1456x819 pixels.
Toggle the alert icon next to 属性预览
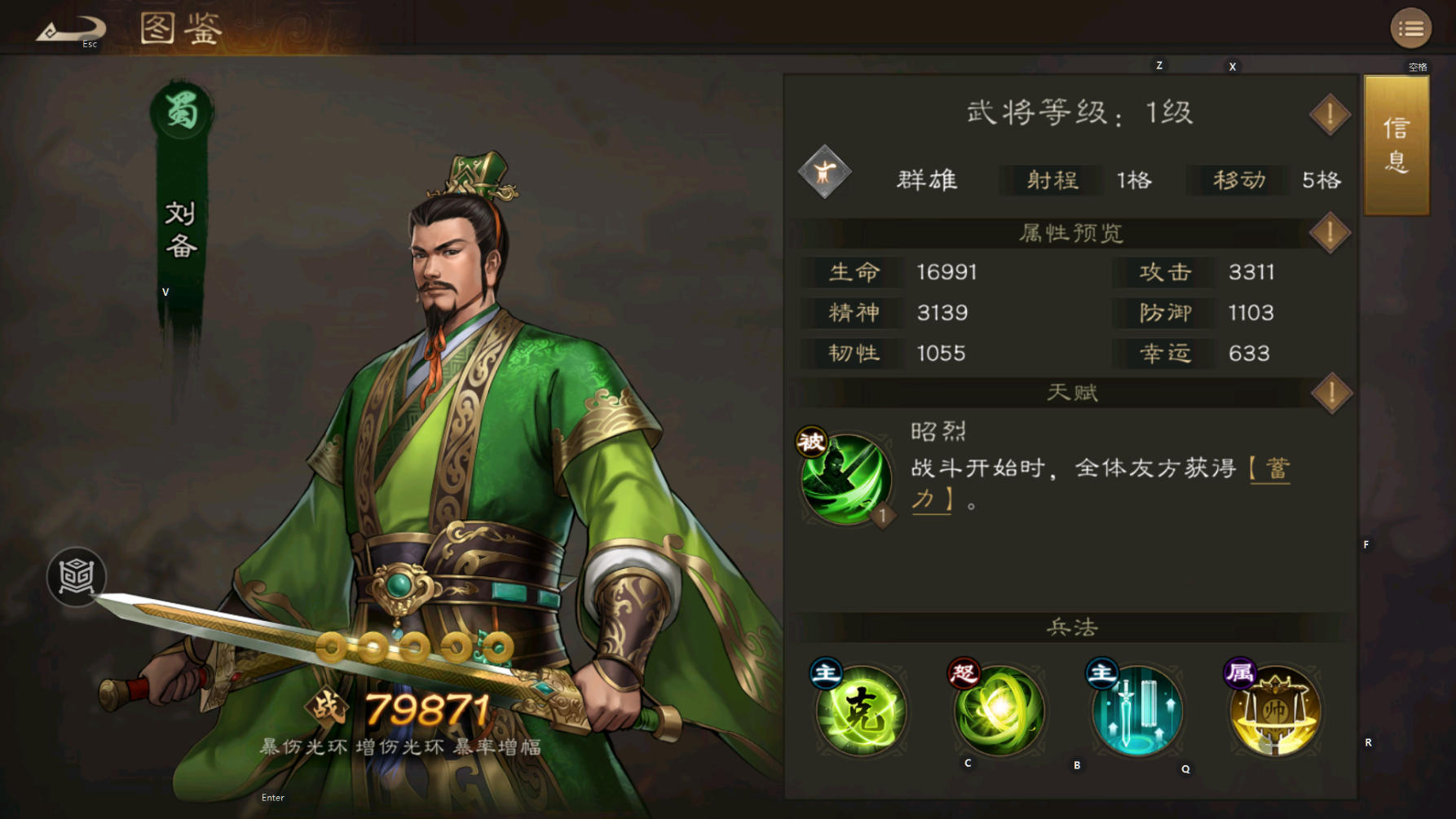pos(1329,231)
